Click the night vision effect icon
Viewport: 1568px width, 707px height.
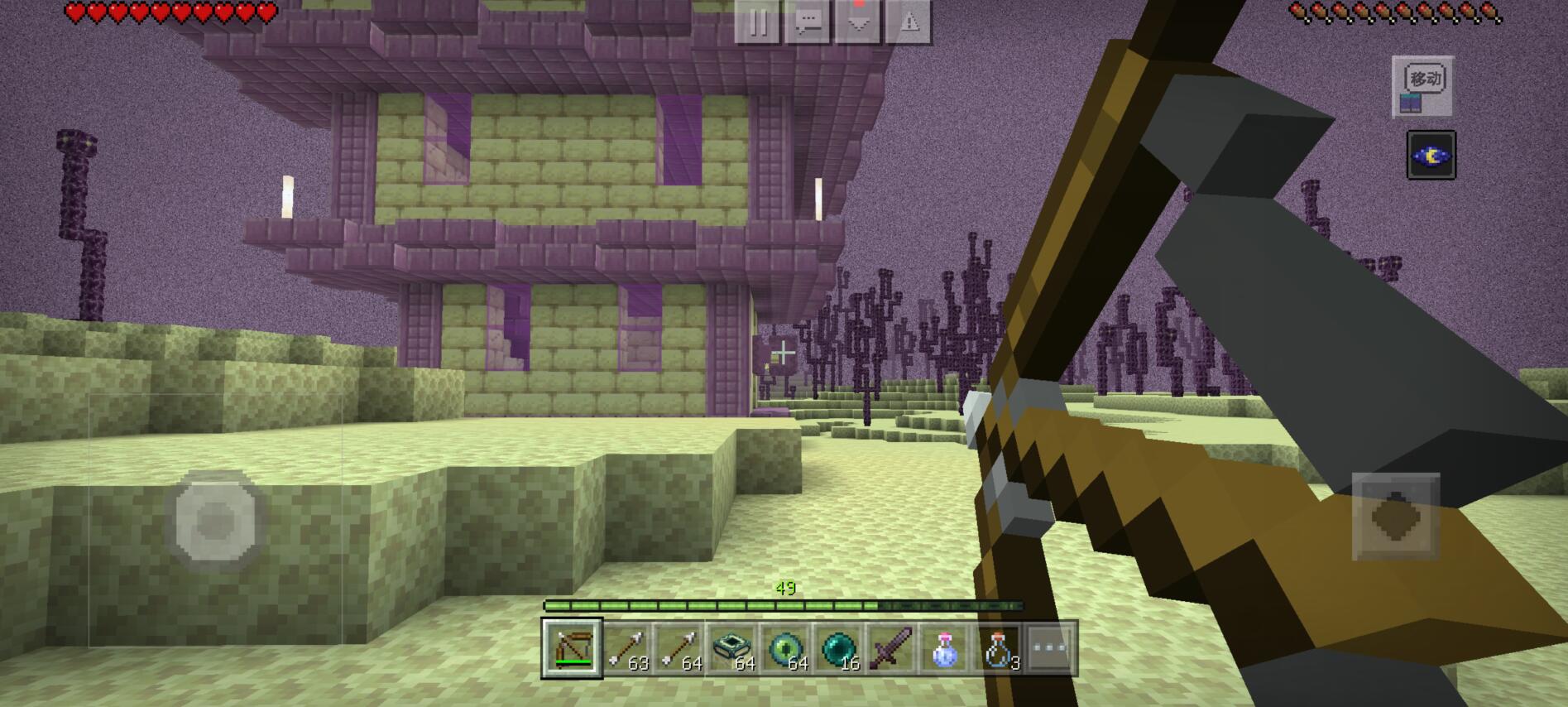point(1431,155)
